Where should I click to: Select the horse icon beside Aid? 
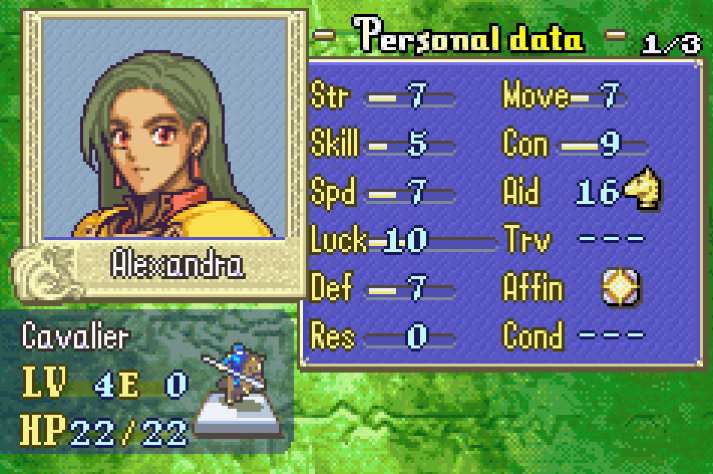click(641, 191)
